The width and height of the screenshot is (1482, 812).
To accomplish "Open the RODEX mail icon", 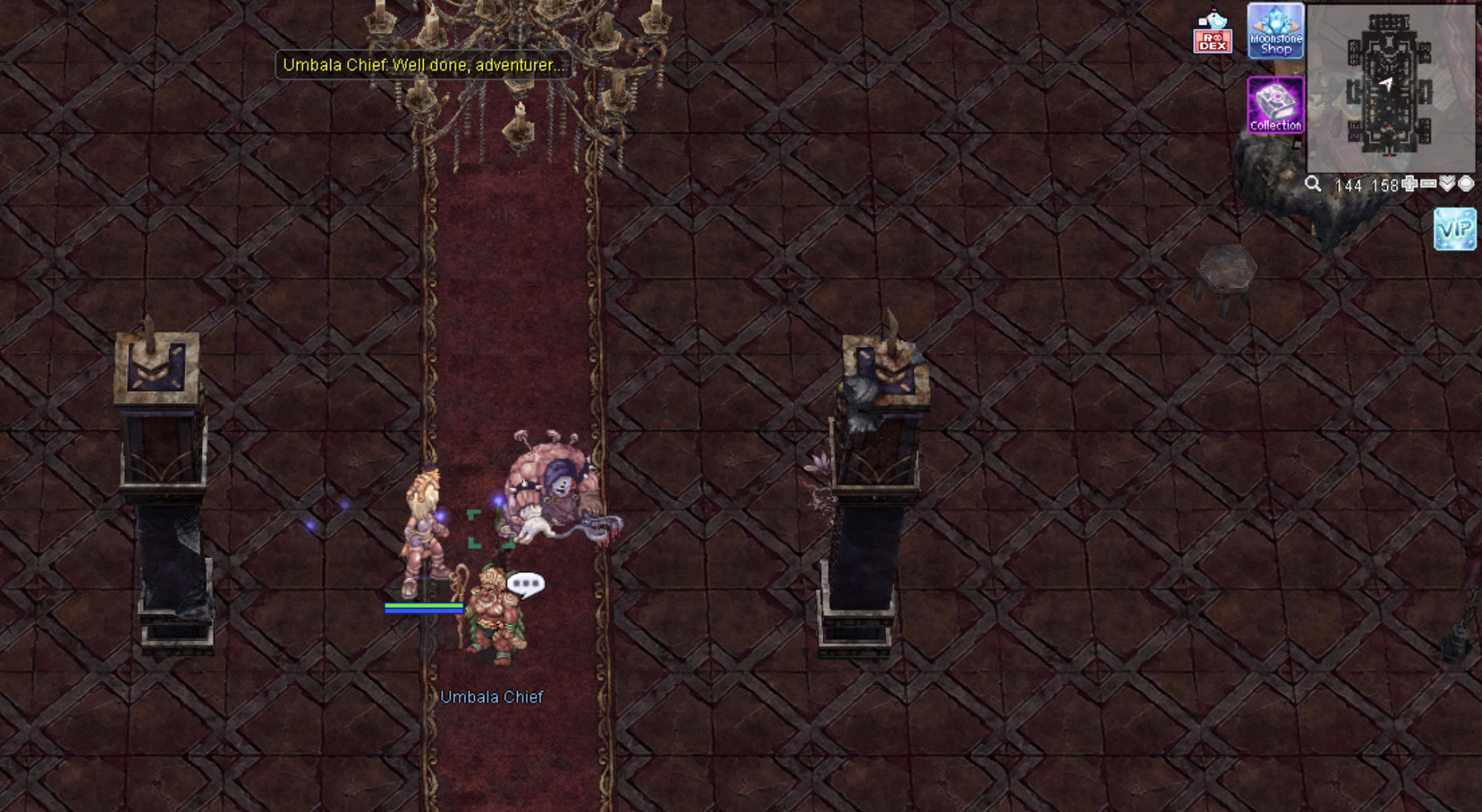I will click(1212, 33).
